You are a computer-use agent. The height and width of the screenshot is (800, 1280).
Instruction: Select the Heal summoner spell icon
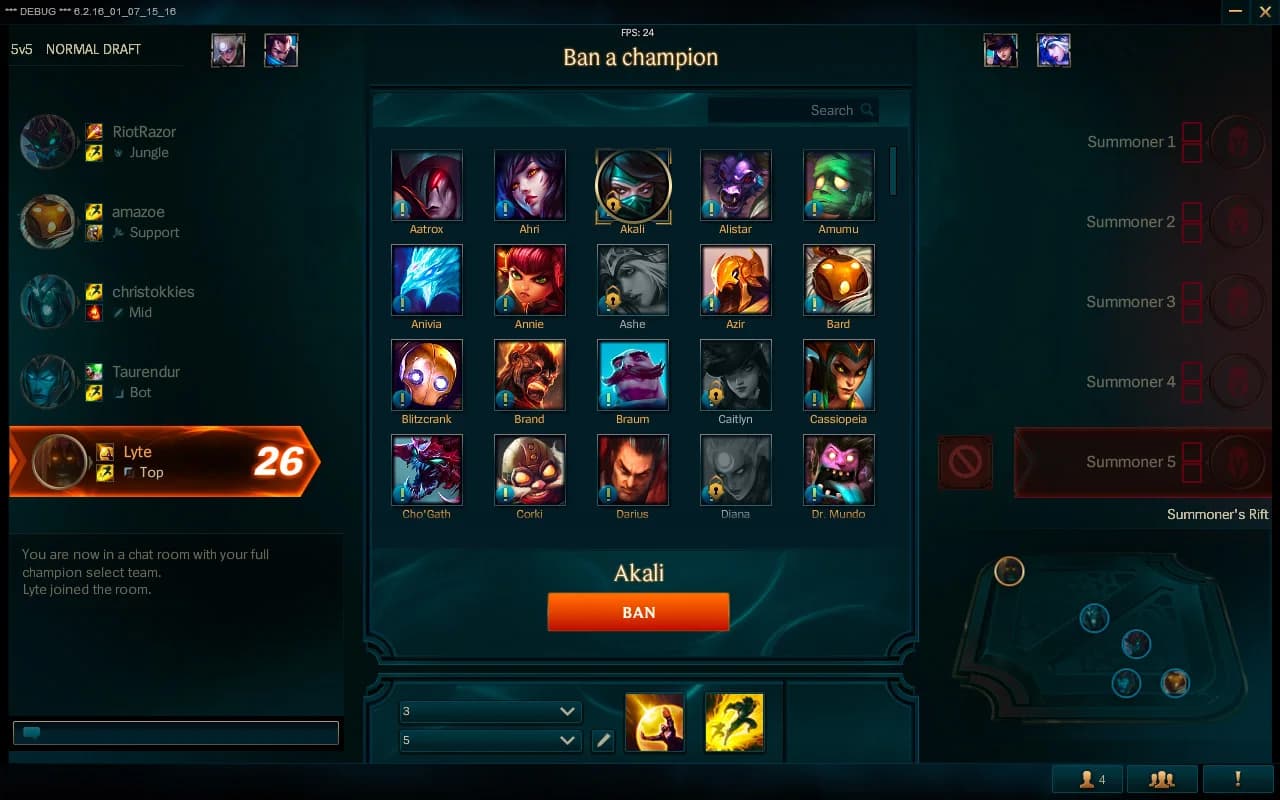tap(734, 722)
